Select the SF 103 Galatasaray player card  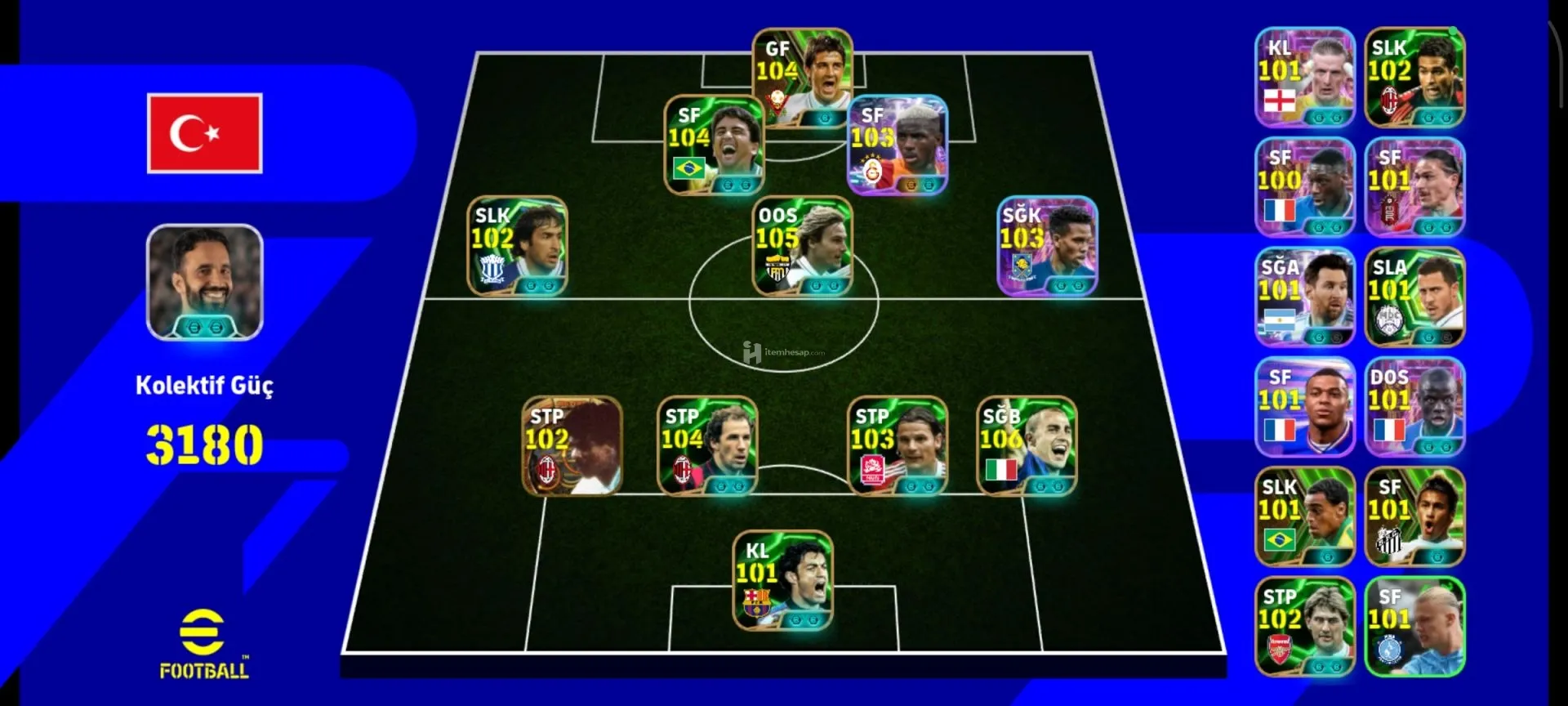[898, 145]
